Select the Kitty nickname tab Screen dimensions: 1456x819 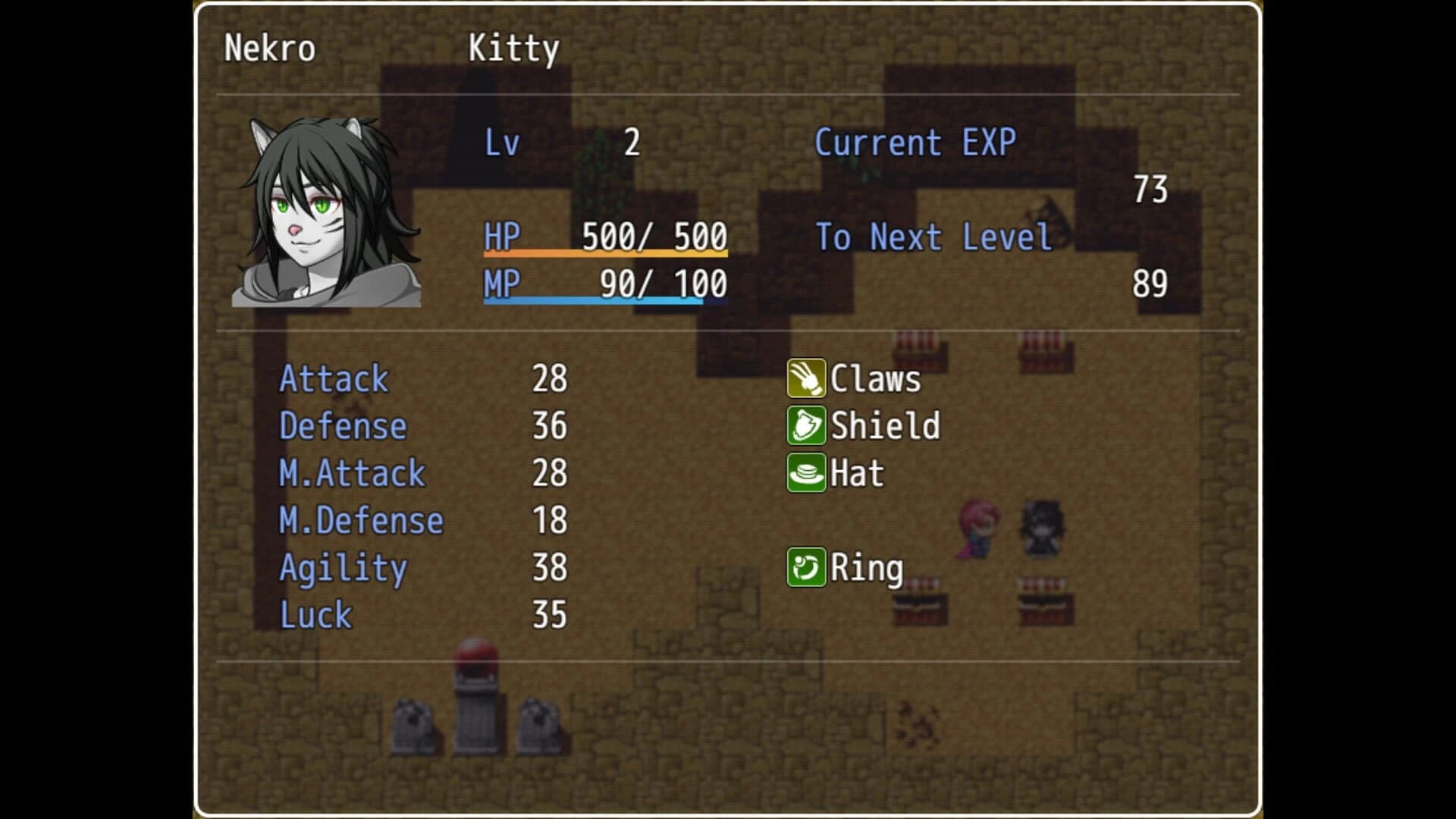tap(513, 49)
